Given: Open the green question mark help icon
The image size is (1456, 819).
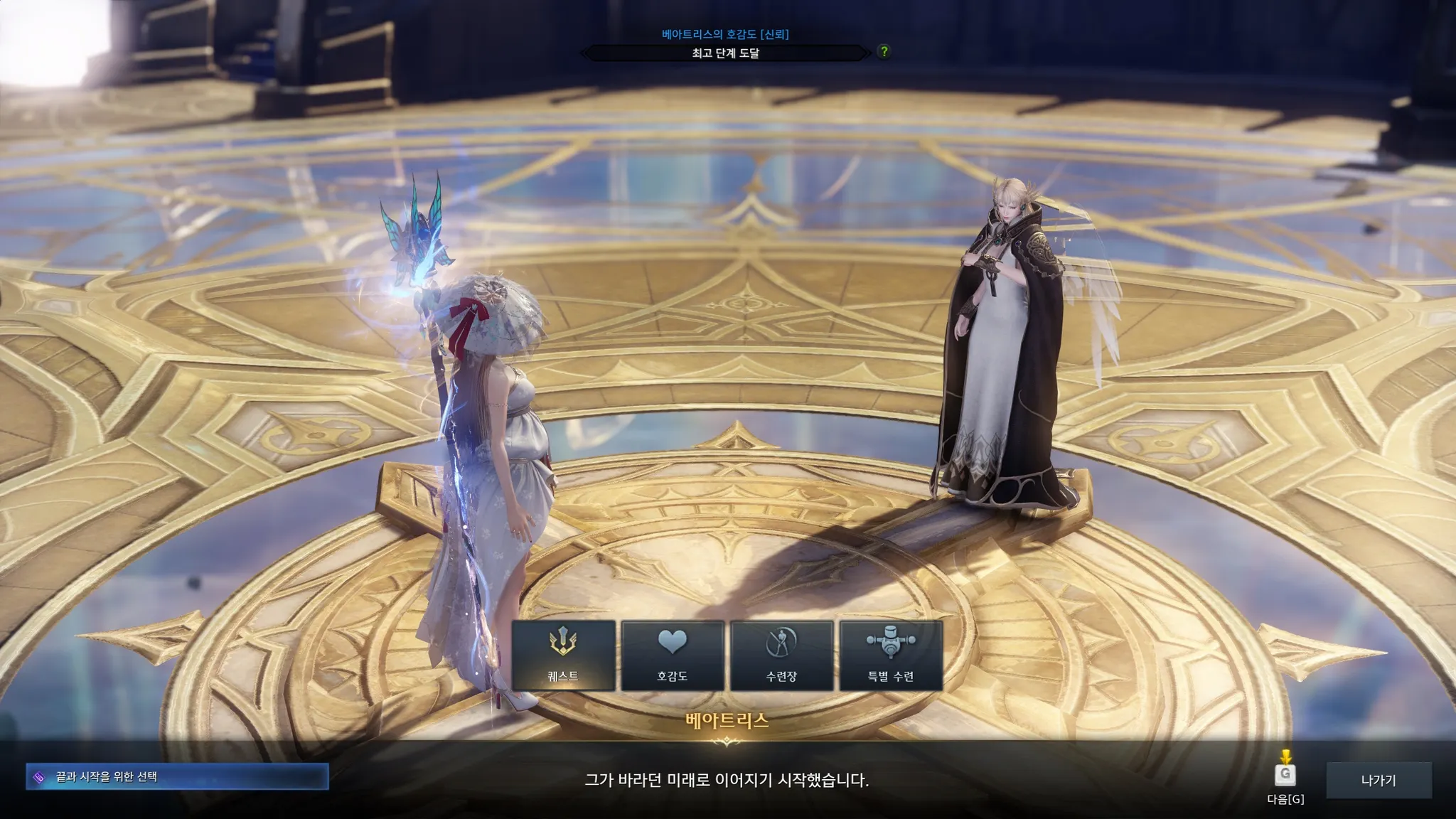Looking at the screenshot, I should 884,51.
